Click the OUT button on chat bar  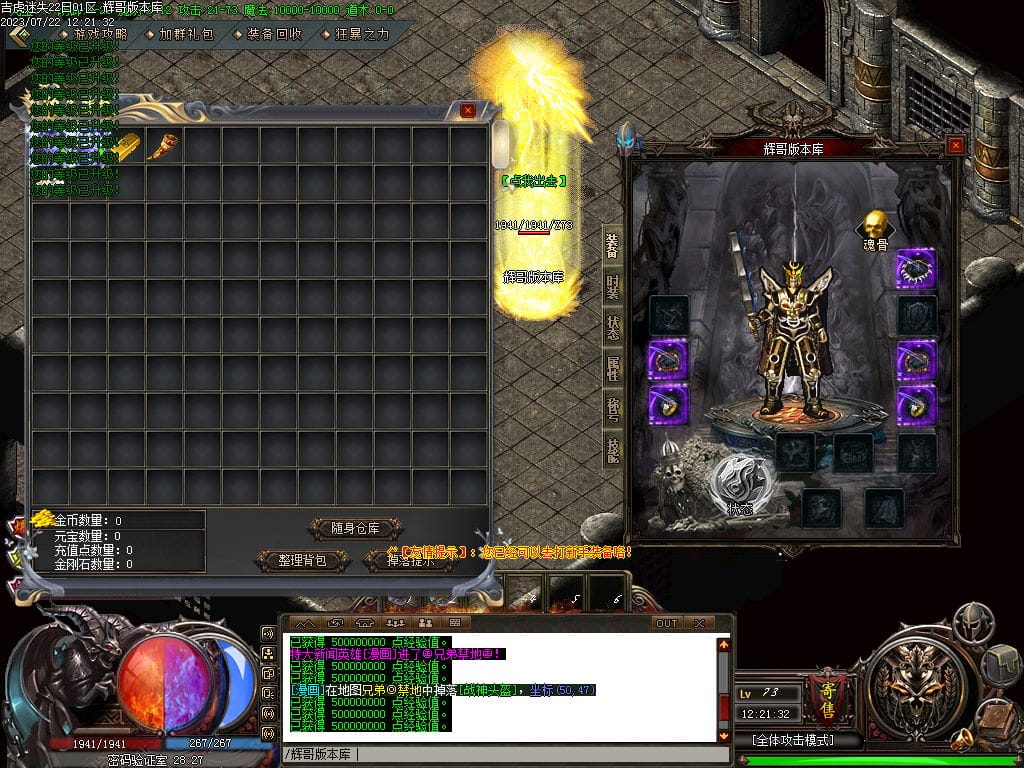click(x=666, y=623)
